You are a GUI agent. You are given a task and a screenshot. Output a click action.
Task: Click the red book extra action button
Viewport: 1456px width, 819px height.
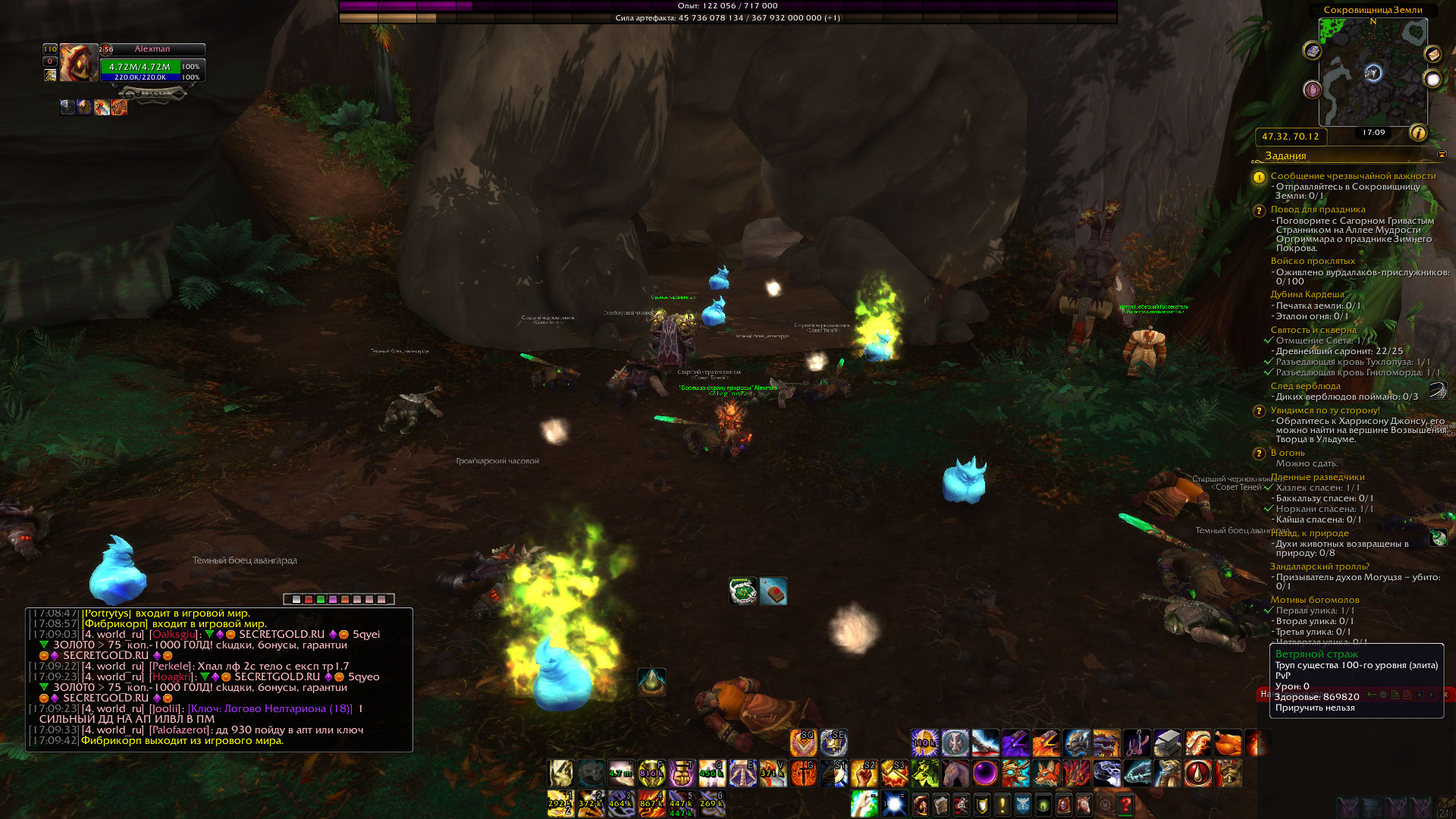[x=773, y=591]
